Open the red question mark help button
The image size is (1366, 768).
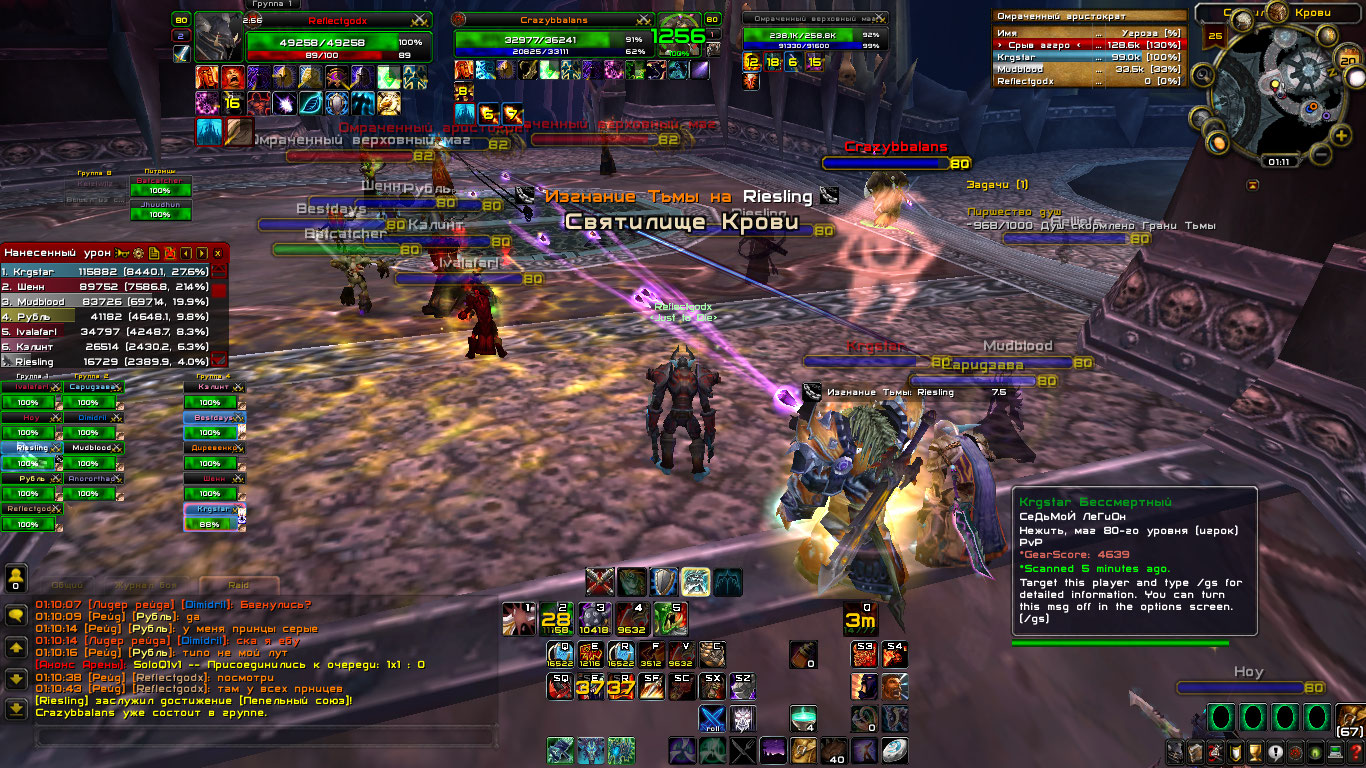coord(1356,752)
